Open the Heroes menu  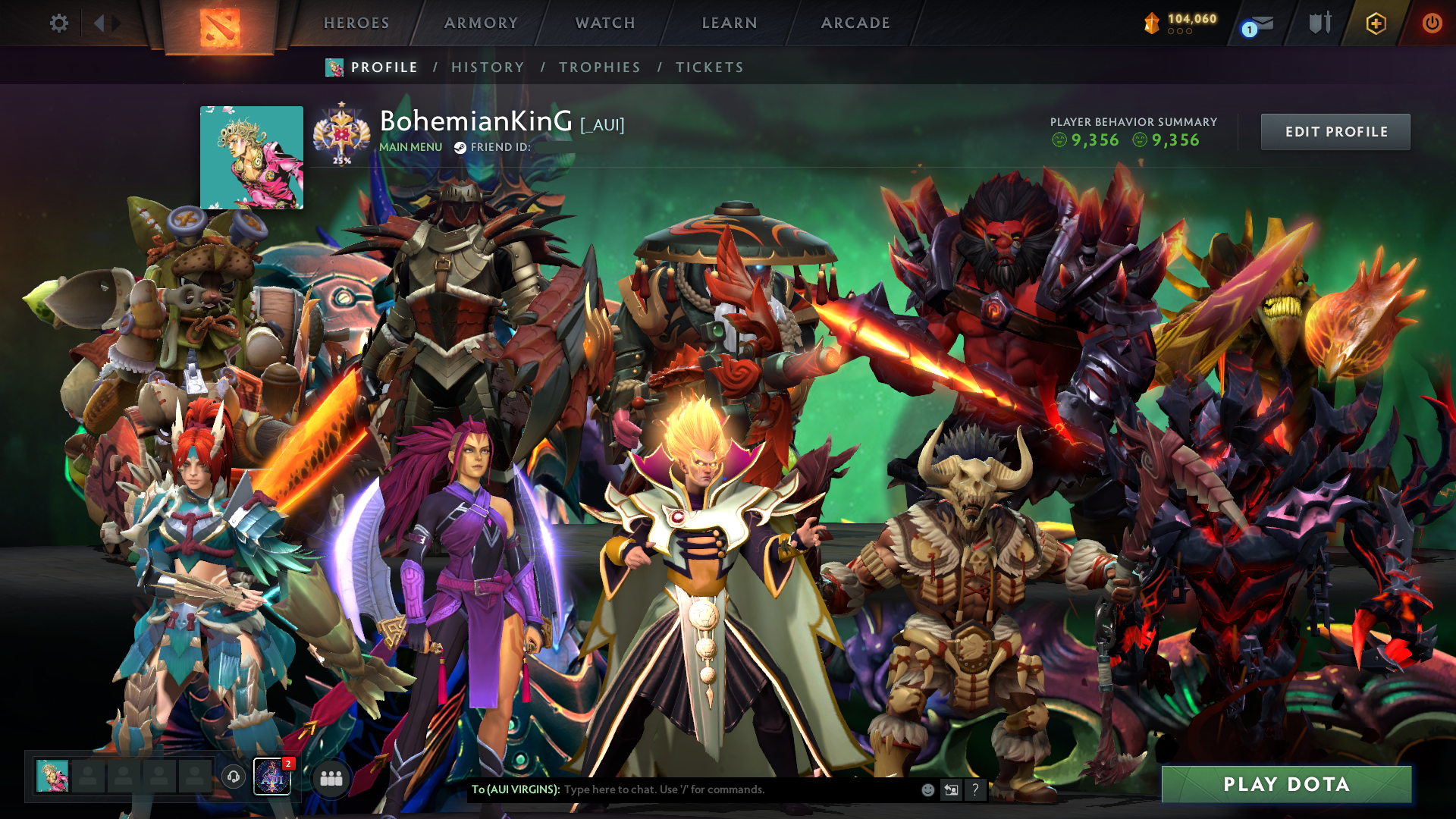pos(356,24)
